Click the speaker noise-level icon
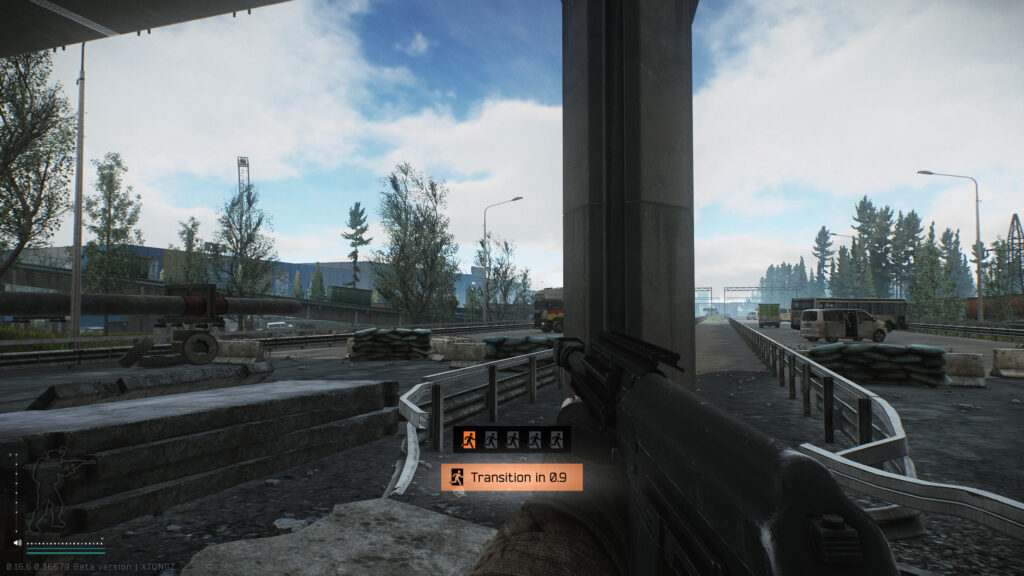 click(17, 543)
